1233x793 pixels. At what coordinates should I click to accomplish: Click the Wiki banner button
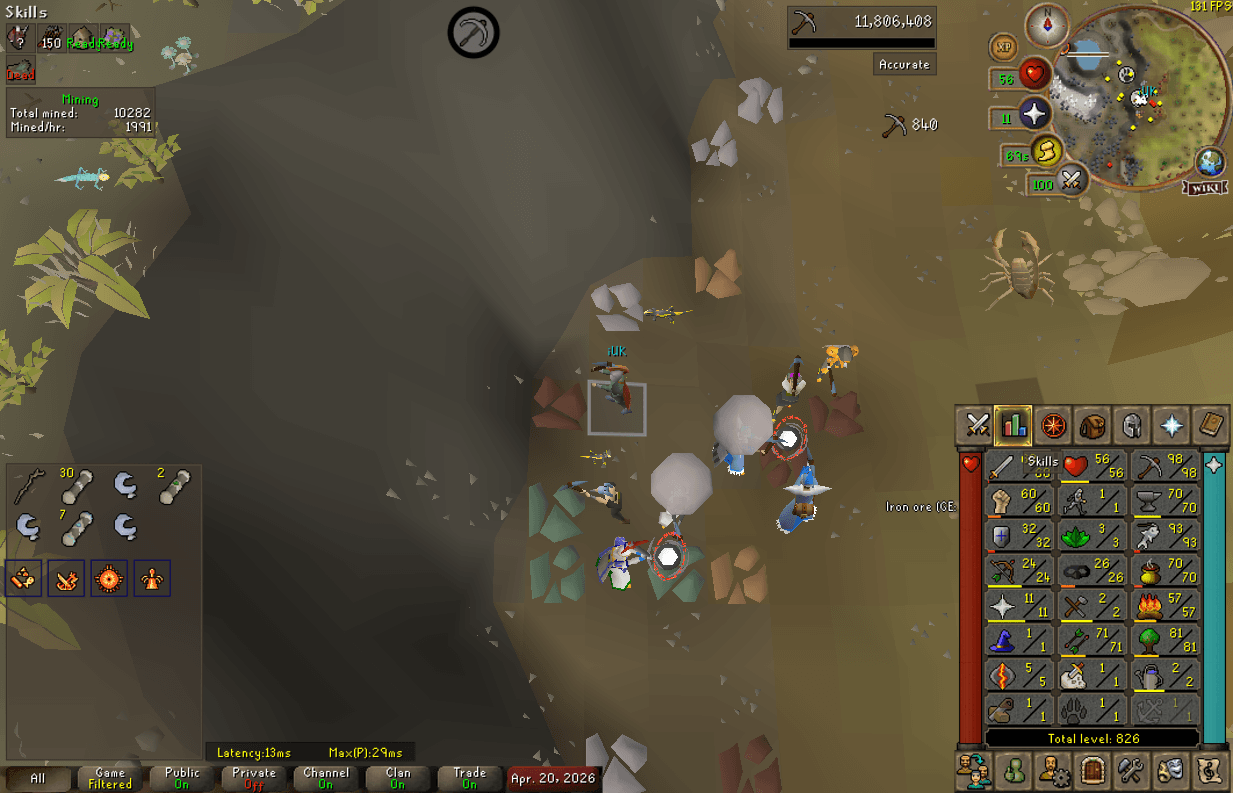coord(1207,188)
